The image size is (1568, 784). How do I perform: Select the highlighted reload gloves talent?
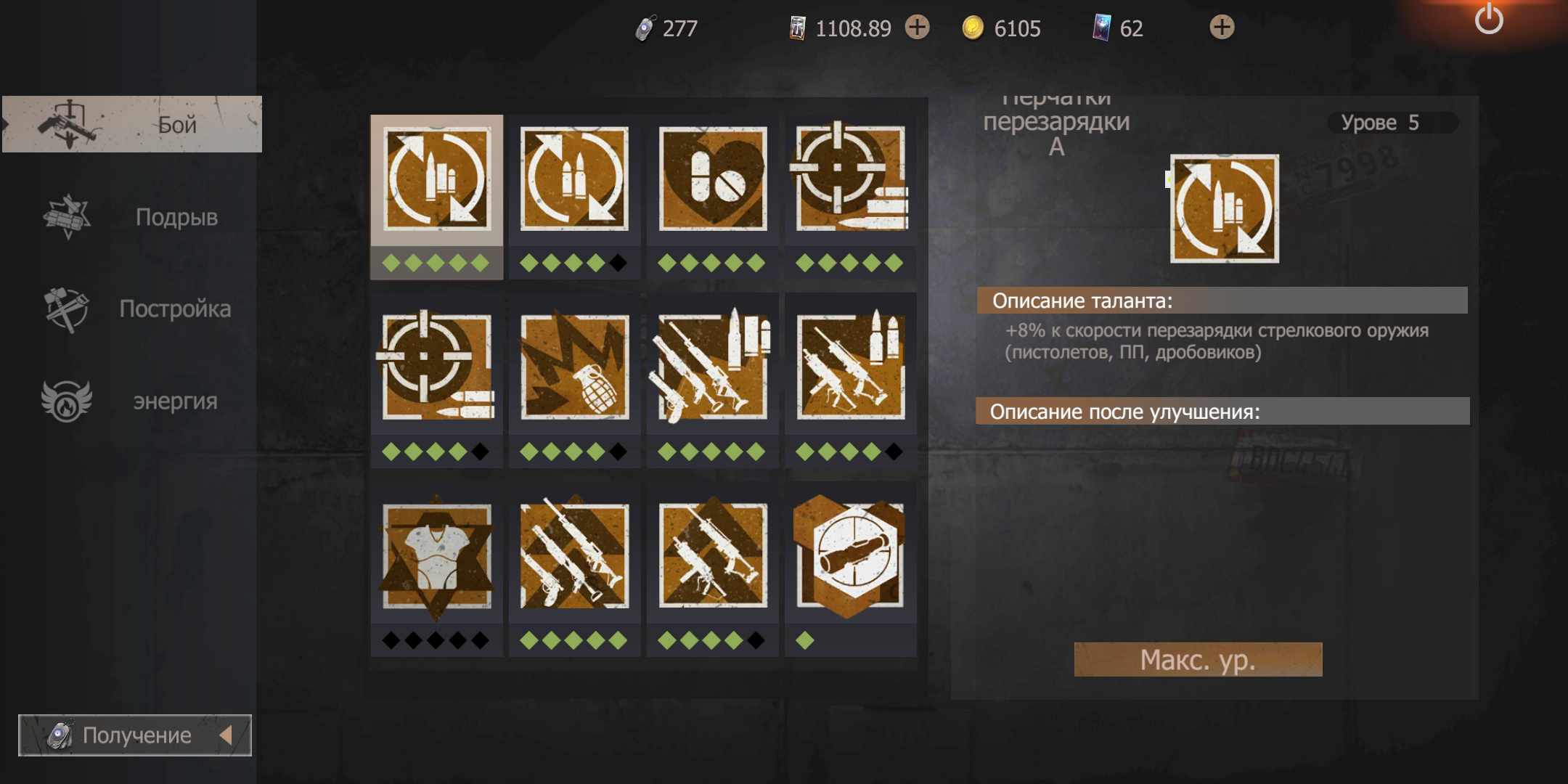436,180
